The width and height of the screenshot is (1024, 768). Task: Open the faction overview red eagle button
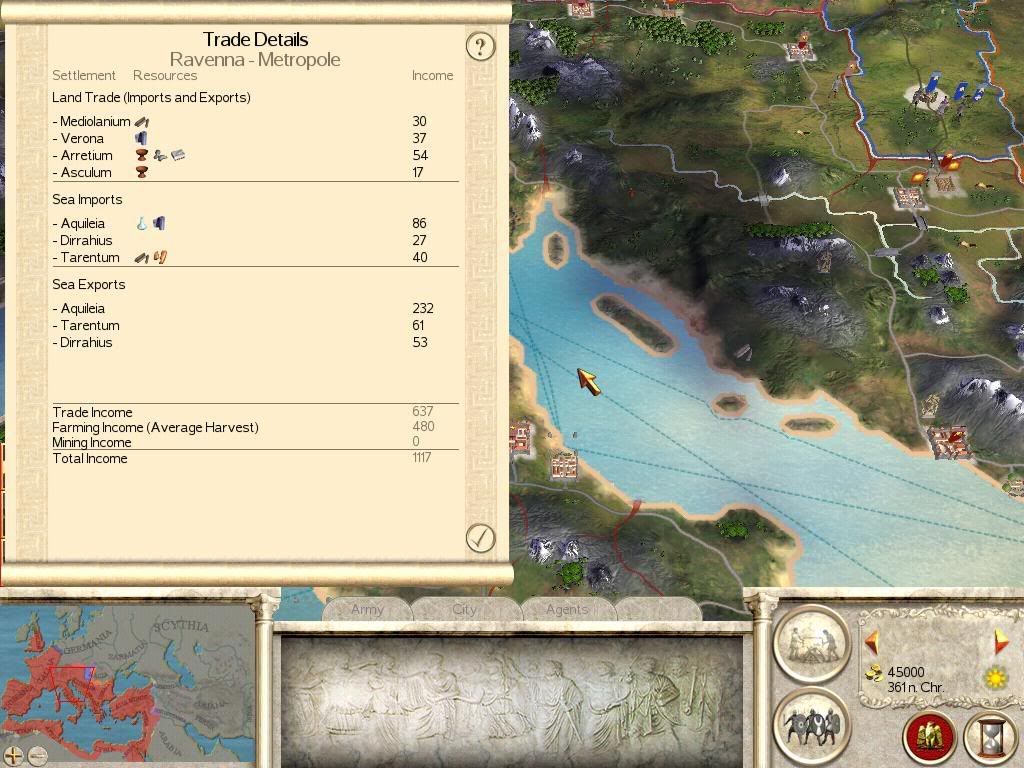tap(929, 737)
